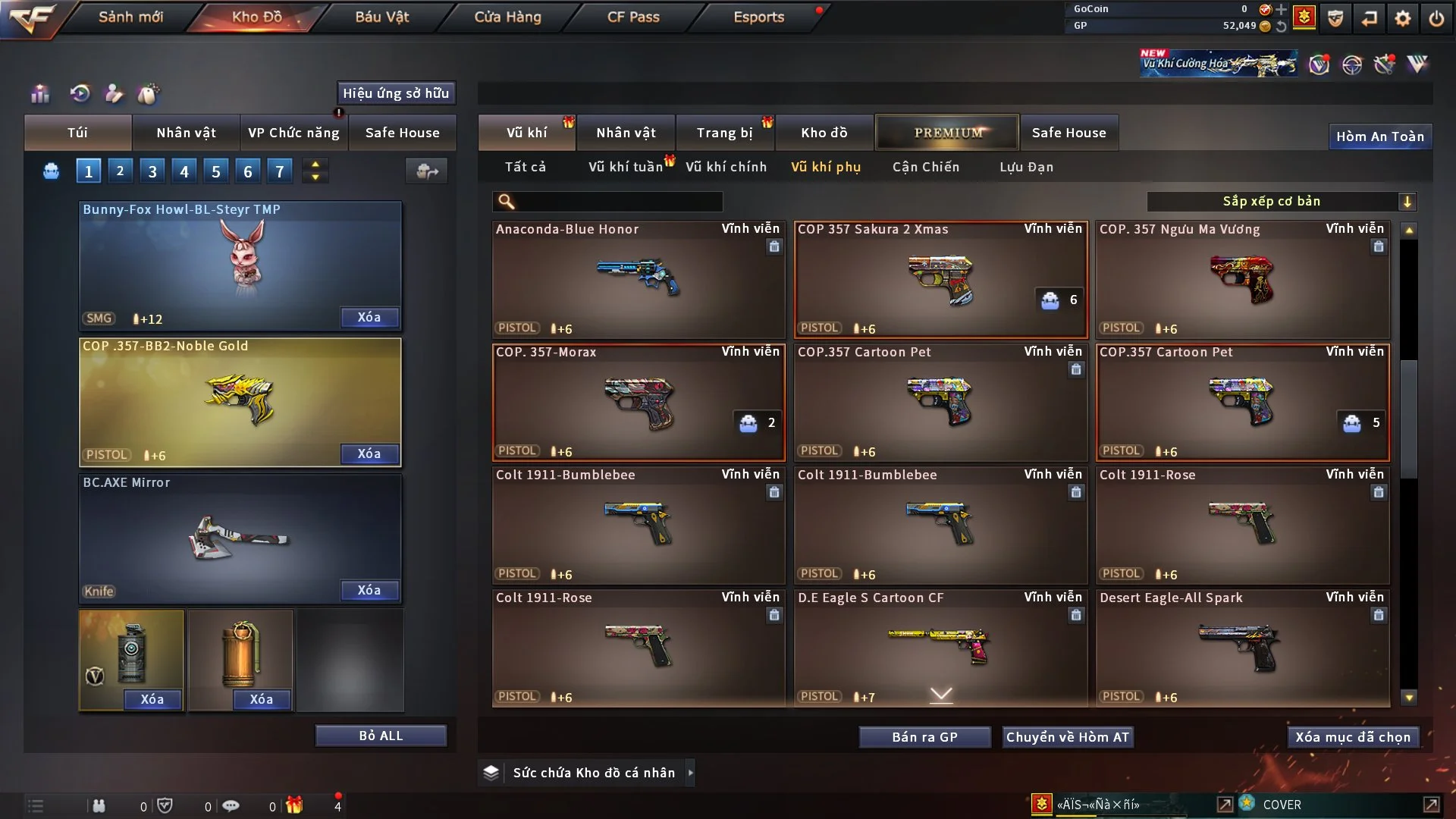The width and height of the screenshot is (1456, 819).
Task: Select the PREMIUM inventory tab
Action: (947, 133)
